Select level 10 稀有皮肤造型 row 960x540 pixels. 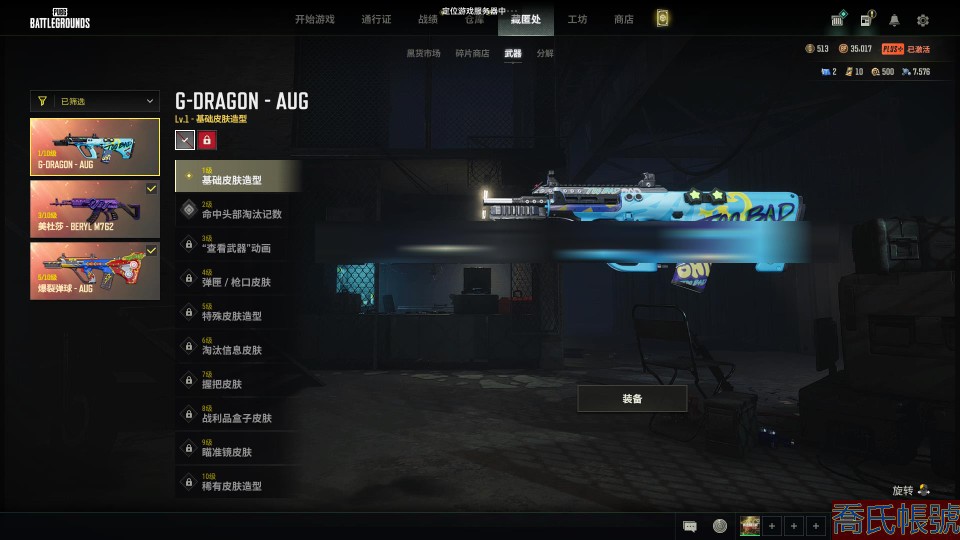[x=238, y=482]
